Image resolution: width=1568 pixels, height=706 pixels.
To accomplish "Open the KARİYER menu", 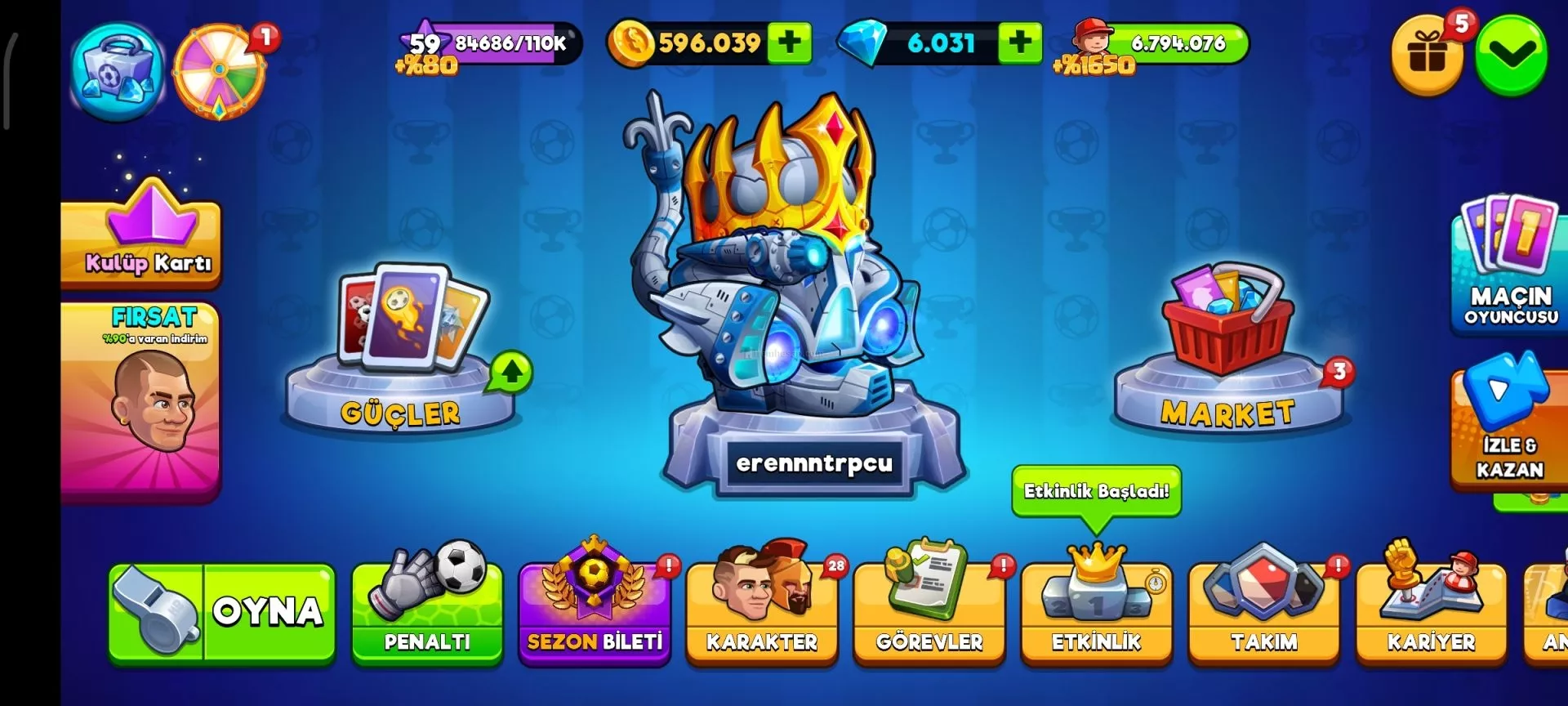I will tap(1431, 613).
